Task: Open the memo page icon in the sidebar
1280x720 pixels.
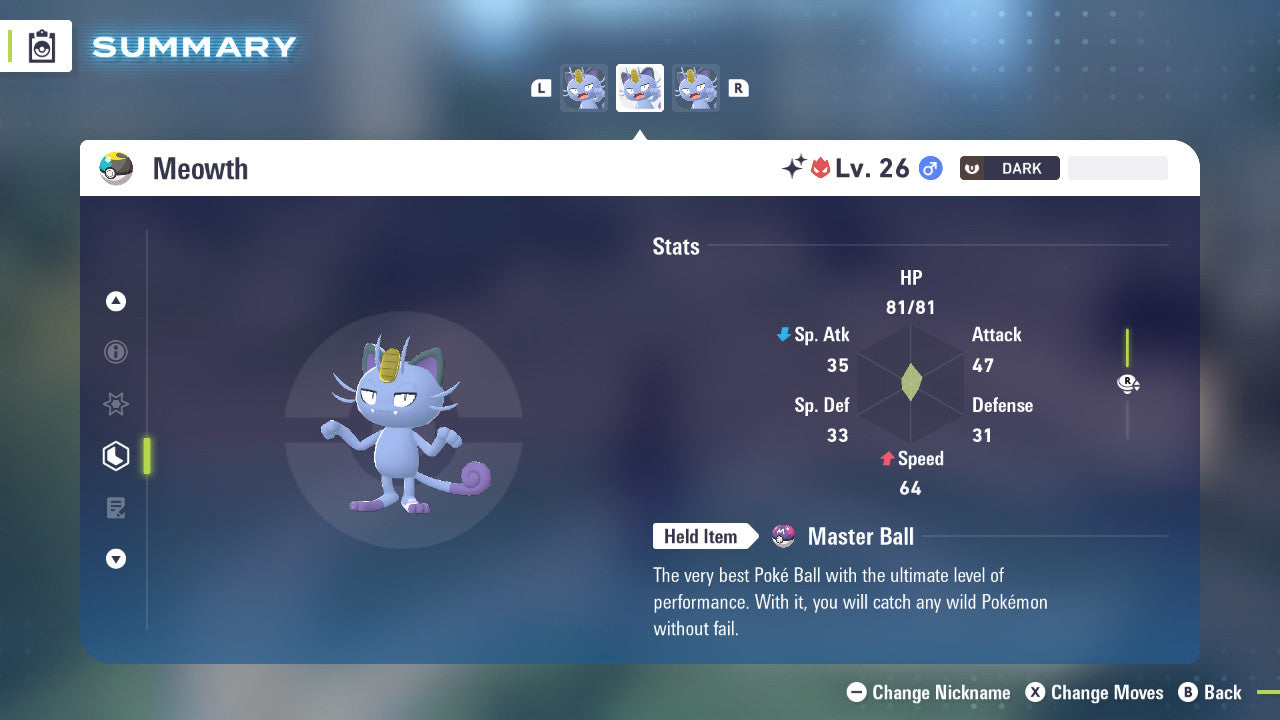Action: [116, 508]
